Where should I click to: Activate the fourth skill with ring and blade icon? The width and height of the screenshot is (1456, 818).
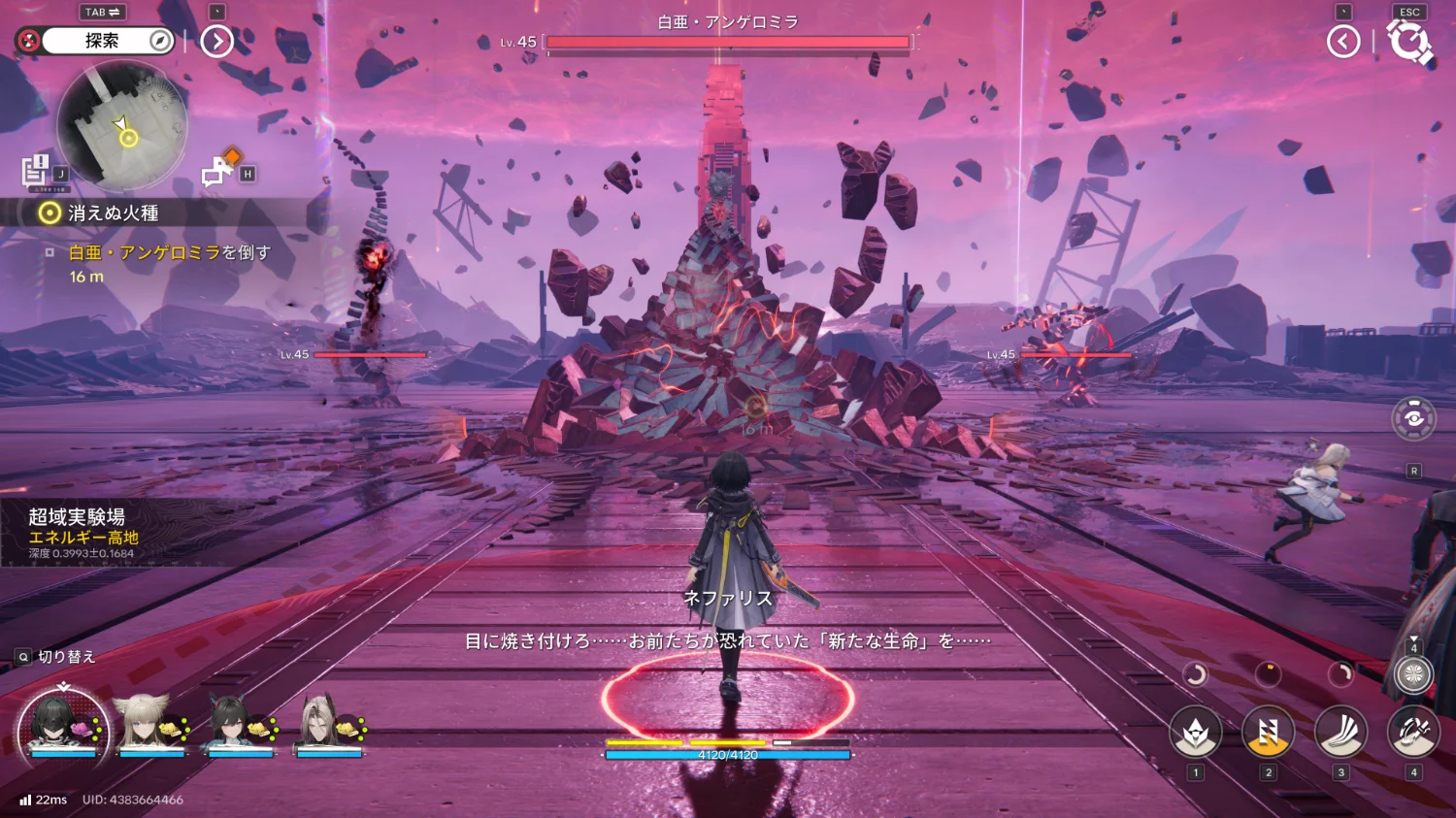coord(1413,733)
